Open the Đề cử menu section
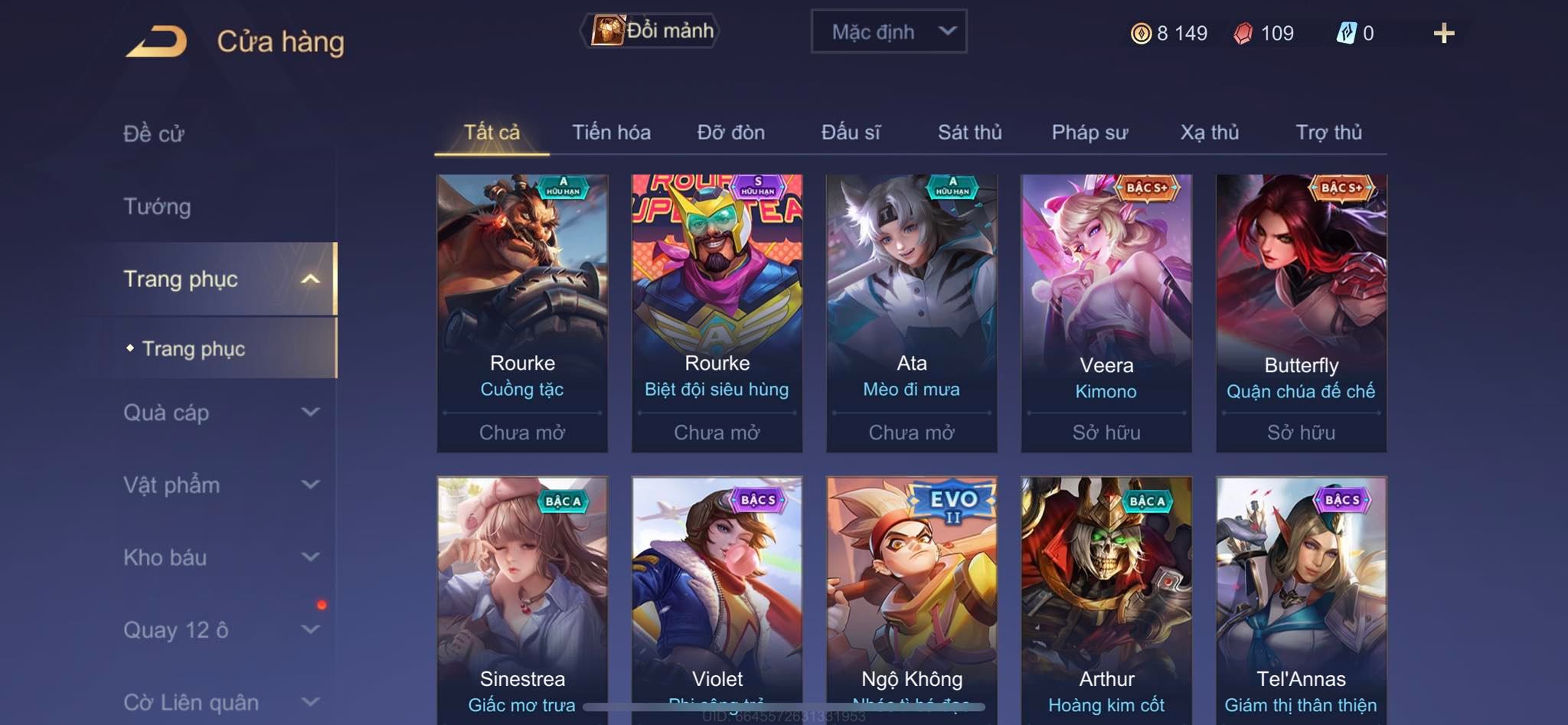Screen dimensions: 1568x725 tap(154, 134)
